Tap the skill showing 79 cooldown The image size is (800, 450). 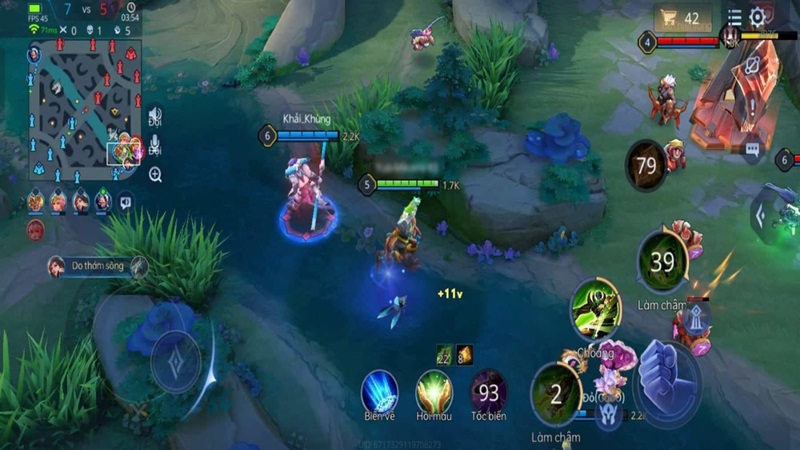coord(647,165)
